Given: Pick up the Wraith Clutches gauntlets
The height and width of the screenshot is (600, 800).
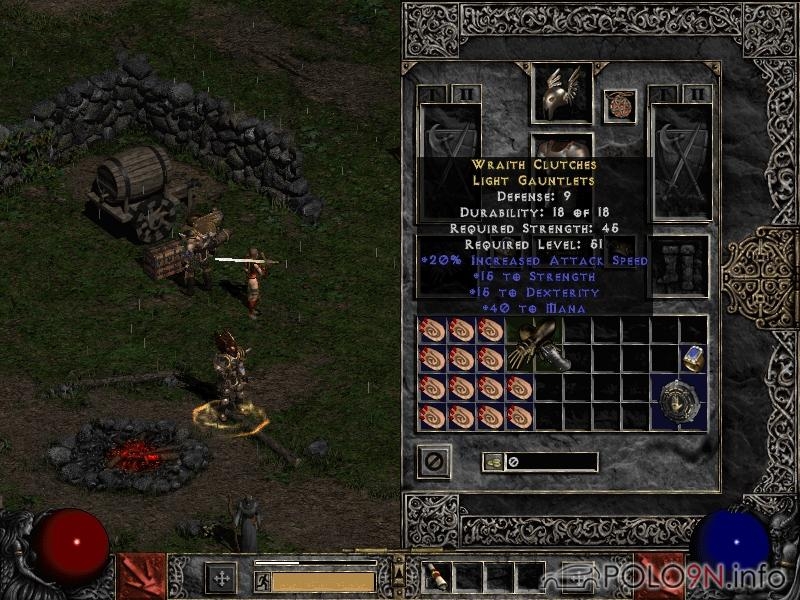Looking at the screenshot, I should click(536, 346).
